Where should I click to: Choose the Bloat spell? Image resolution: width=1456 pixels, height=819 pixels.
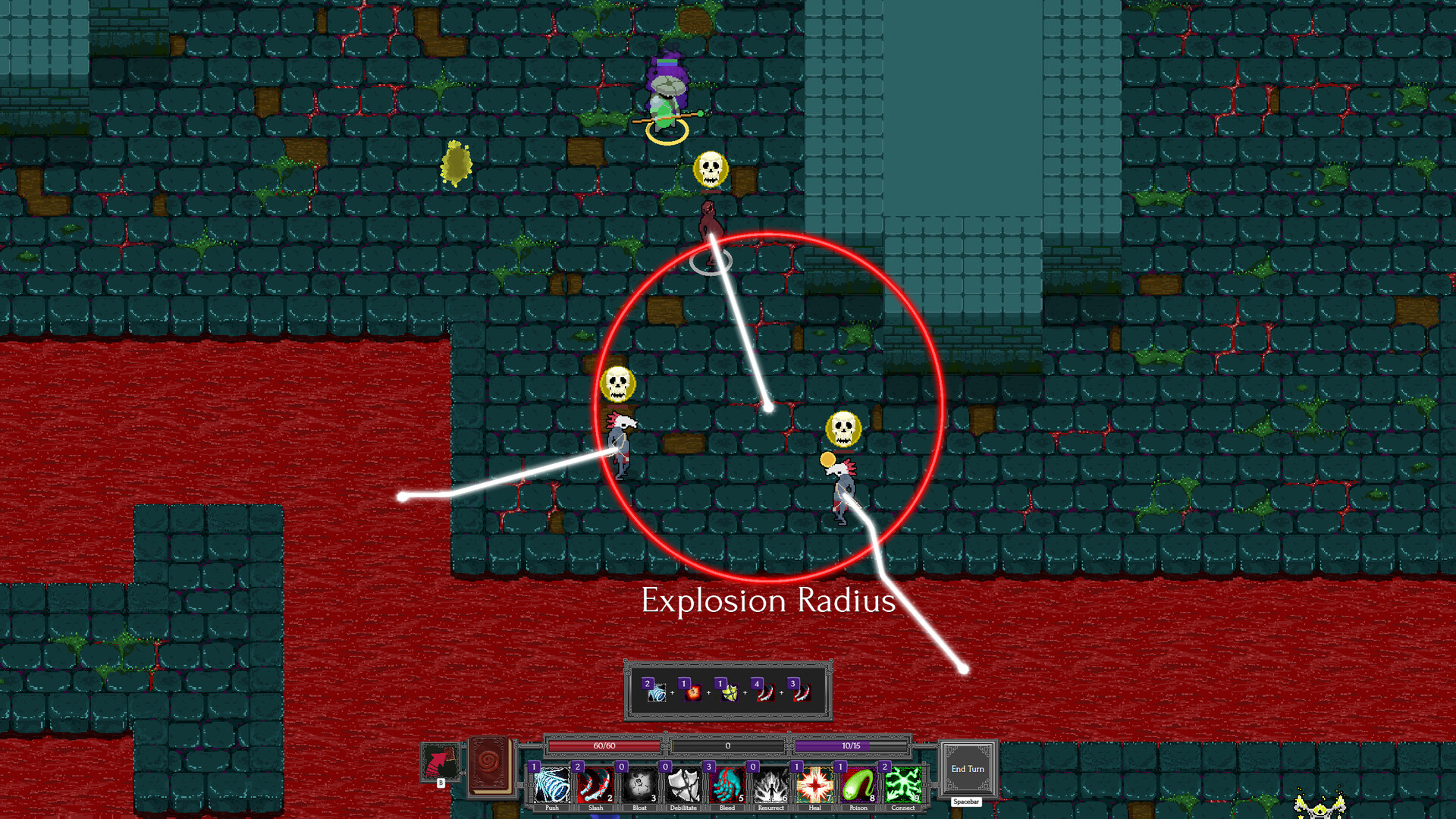(639, 785)
